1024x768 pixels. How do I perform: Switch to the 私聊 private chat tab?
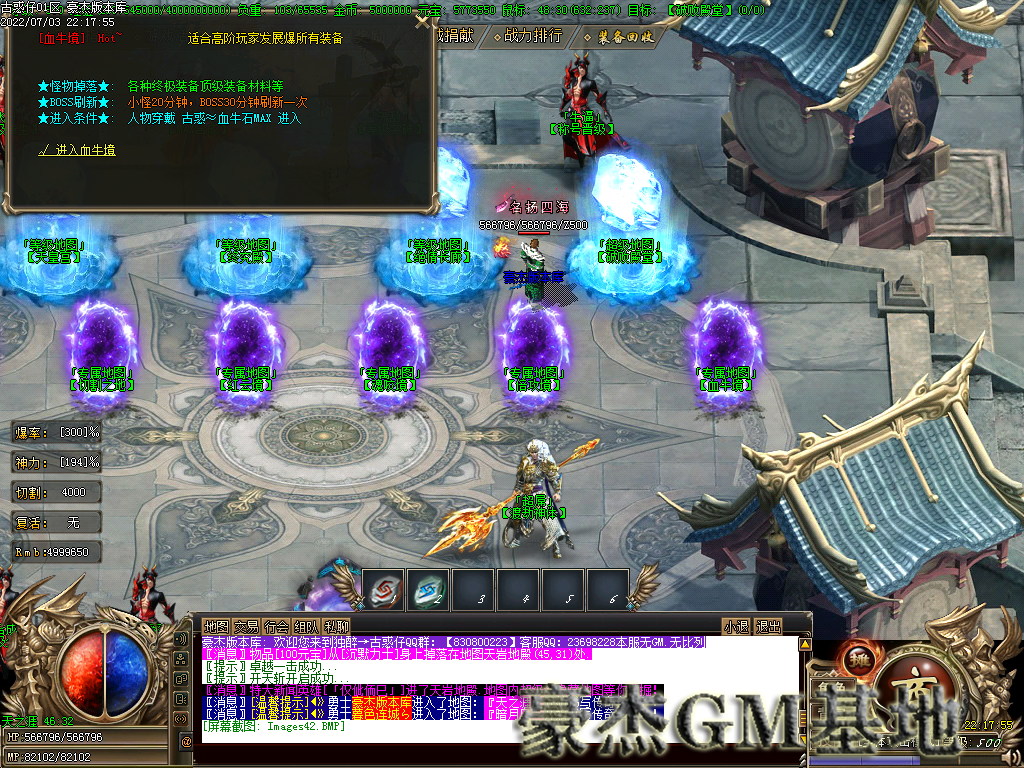tap(337, 627)
